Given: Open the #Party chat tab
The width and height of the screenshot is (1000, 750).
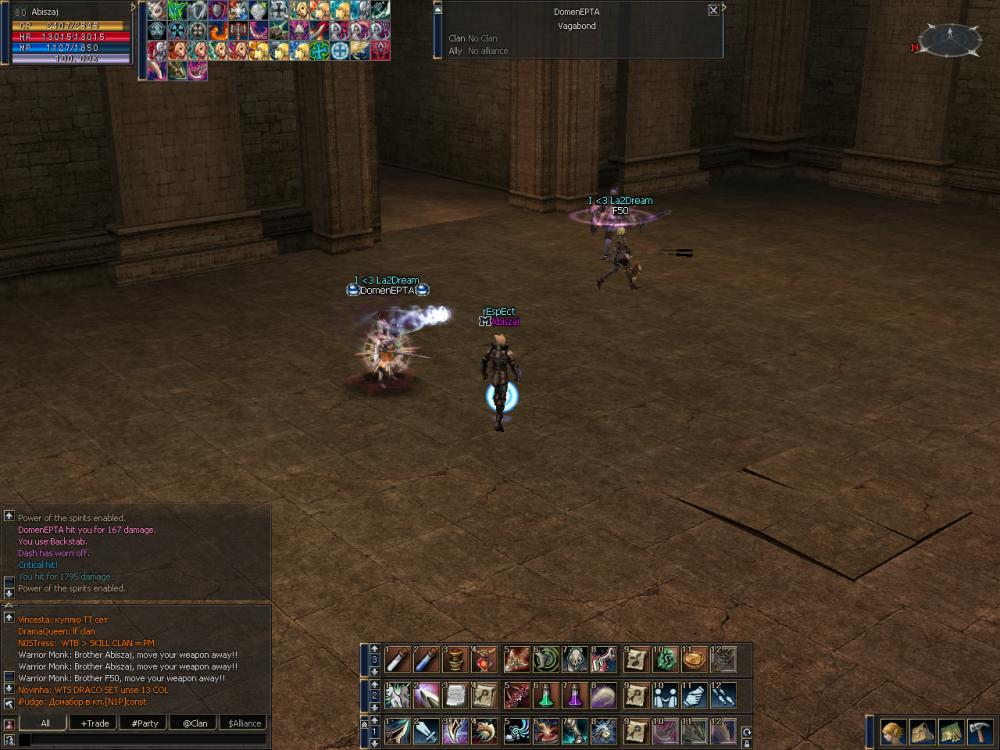Looking at the screenshot, I should click(x=144, y=723).
